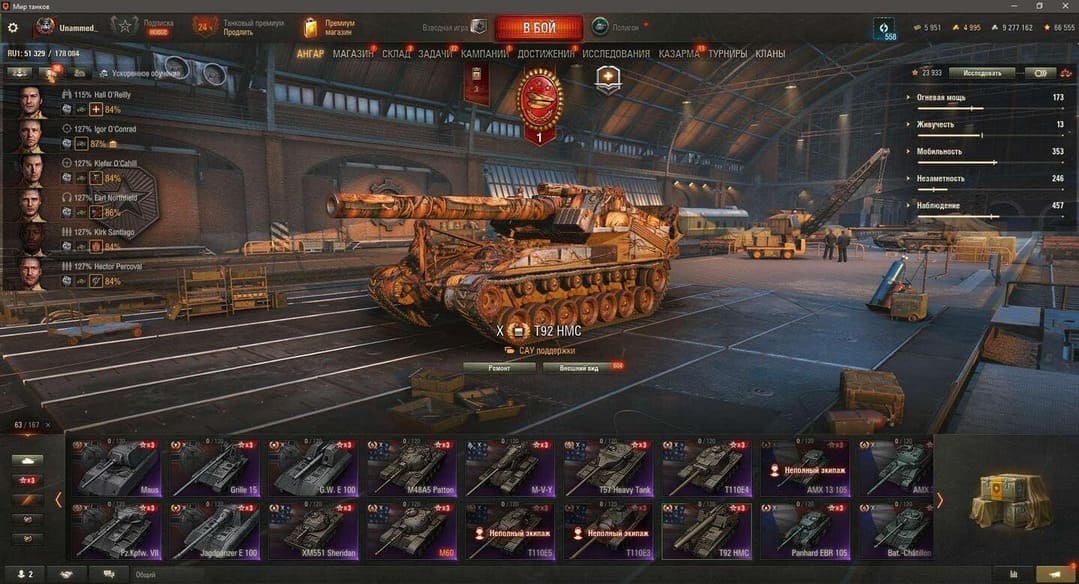Open game settings via the gear icon
This screenshot has width=1079, height=584.
coord(13,28)
